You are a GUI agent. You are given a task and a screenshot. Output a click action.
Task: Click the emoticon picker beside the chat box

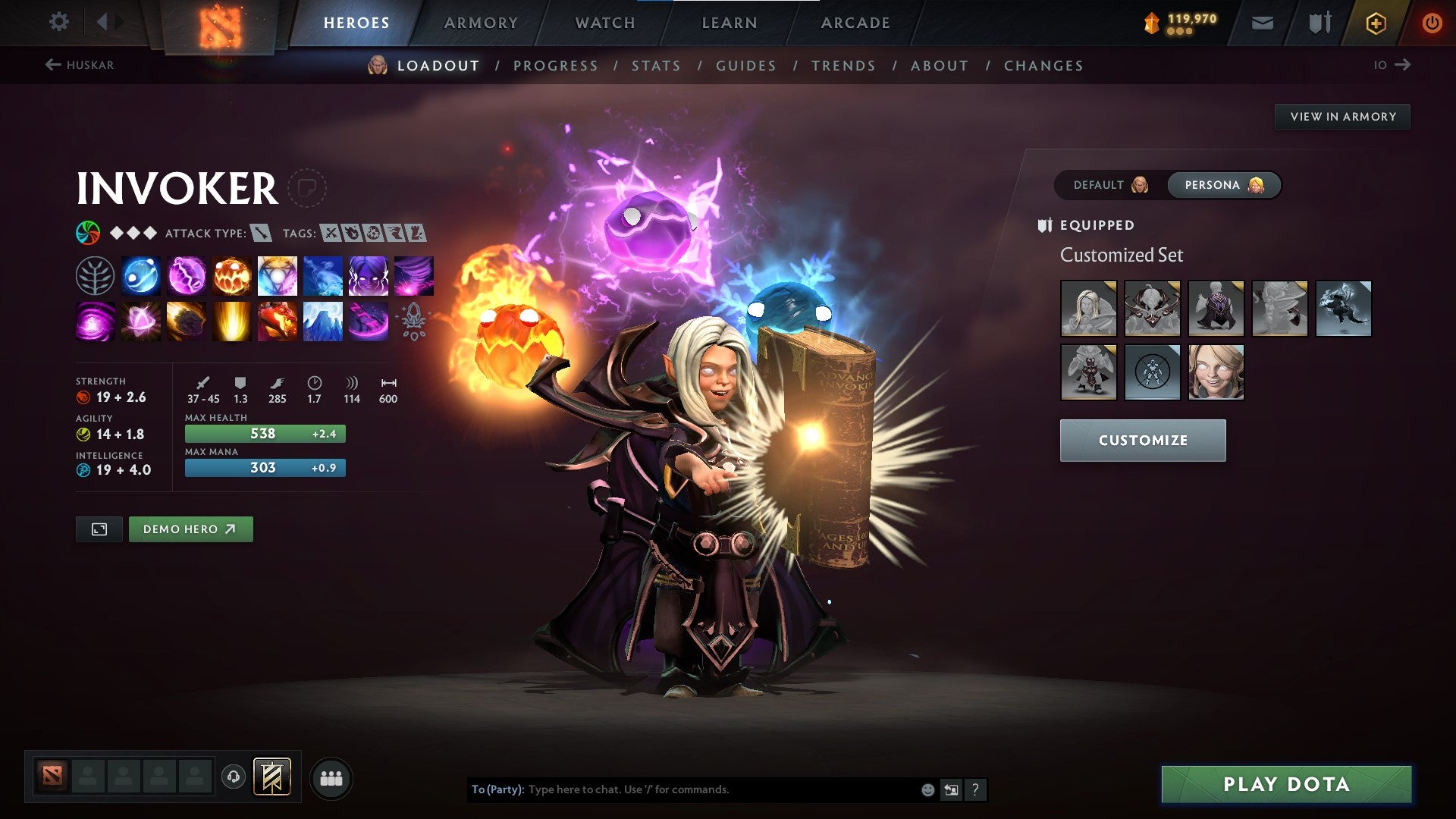927,789
